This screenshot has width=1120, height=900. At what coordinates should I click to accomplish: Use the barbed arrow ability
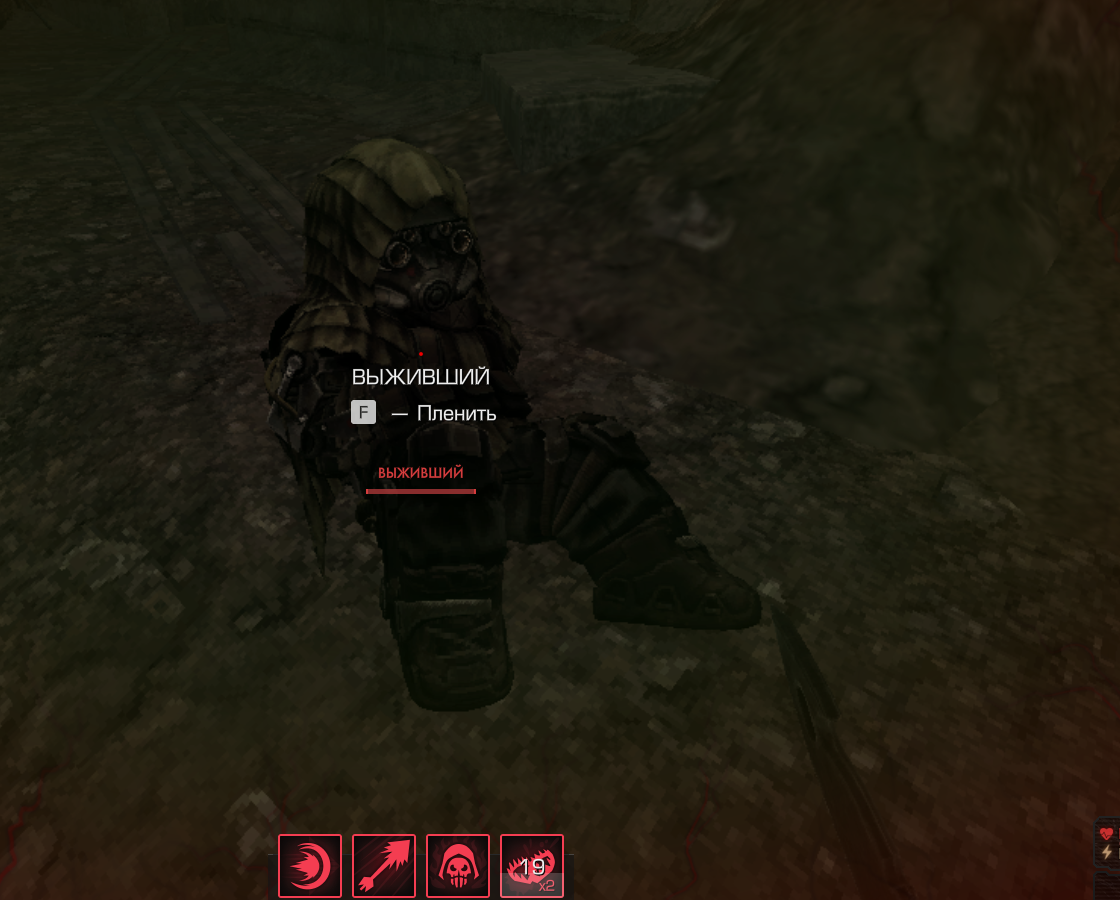(x=384, y=866)
